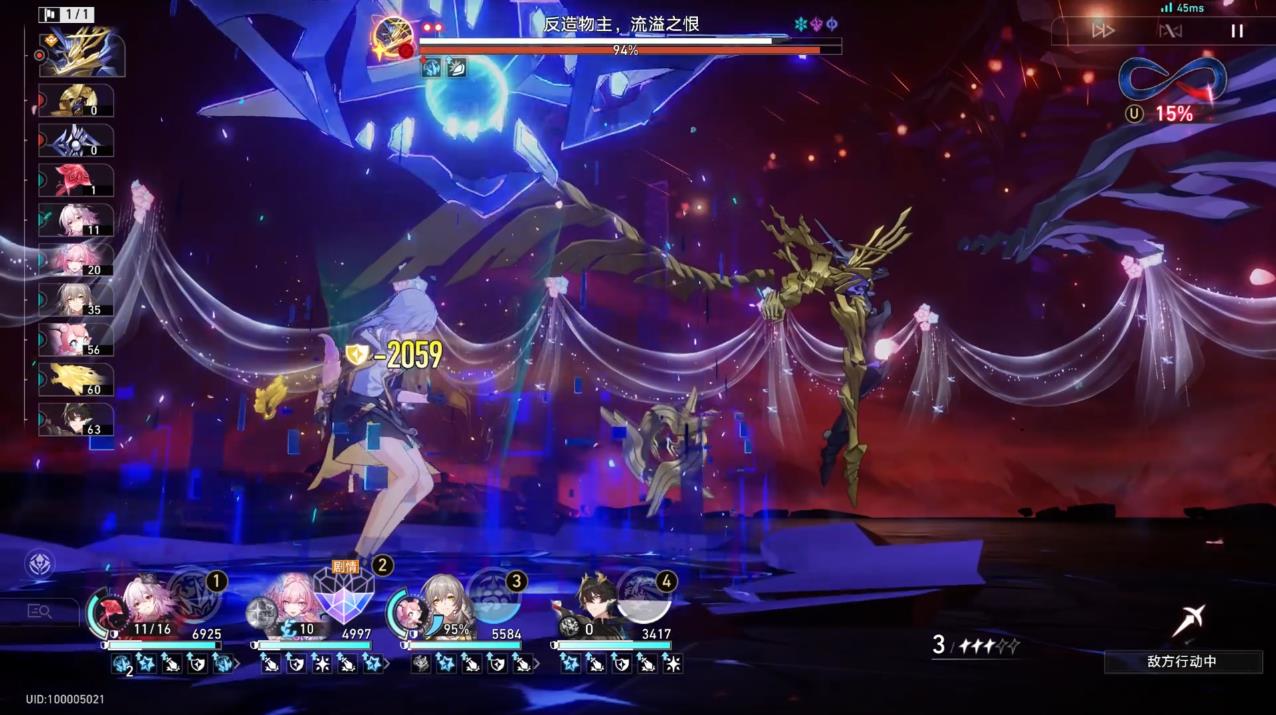
Task: Open party member four's buff icon row
Action: tap(621, 663)
